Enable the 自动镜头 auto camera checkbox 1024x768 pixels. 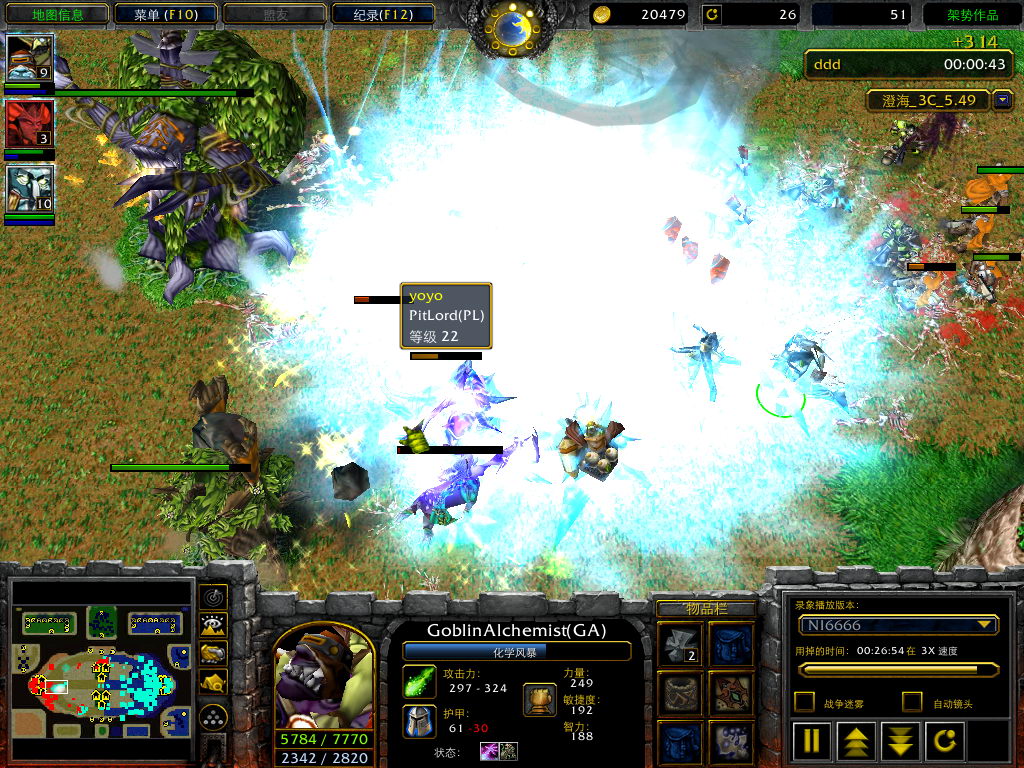tap(912, 702)
